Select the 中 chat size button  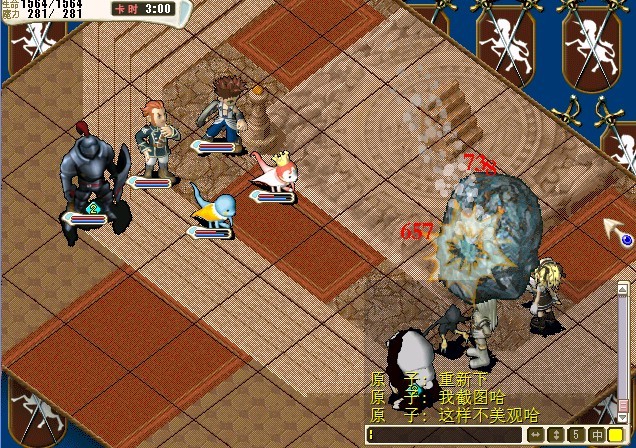tap(596, 435)
